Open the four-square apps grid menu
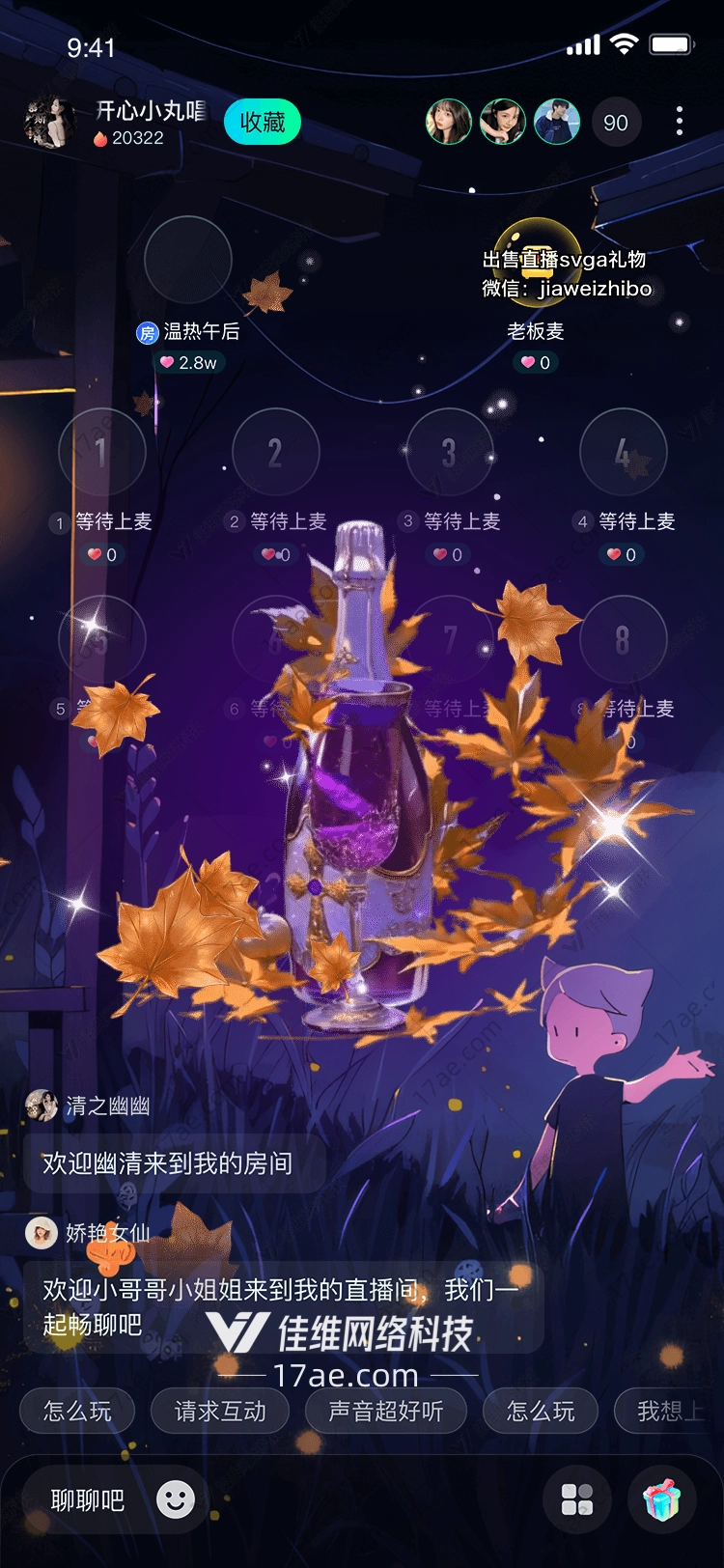The image size is (724, 1568). pyautogui.click(x=577, y=1499)
